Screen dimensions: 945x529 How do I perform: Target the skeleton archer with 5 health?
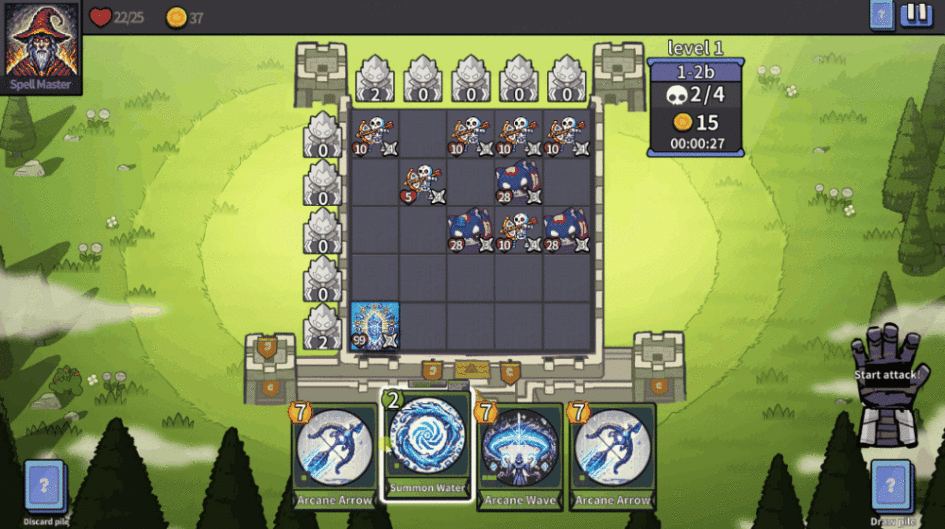click(423, 182)
